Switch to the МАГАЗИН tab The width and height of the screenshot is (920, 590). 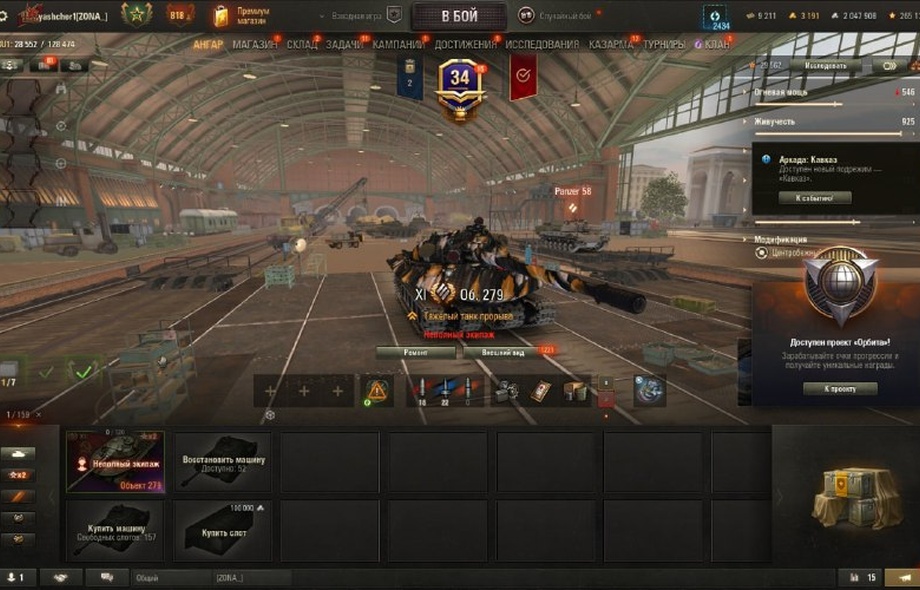(x=255, y=45)
